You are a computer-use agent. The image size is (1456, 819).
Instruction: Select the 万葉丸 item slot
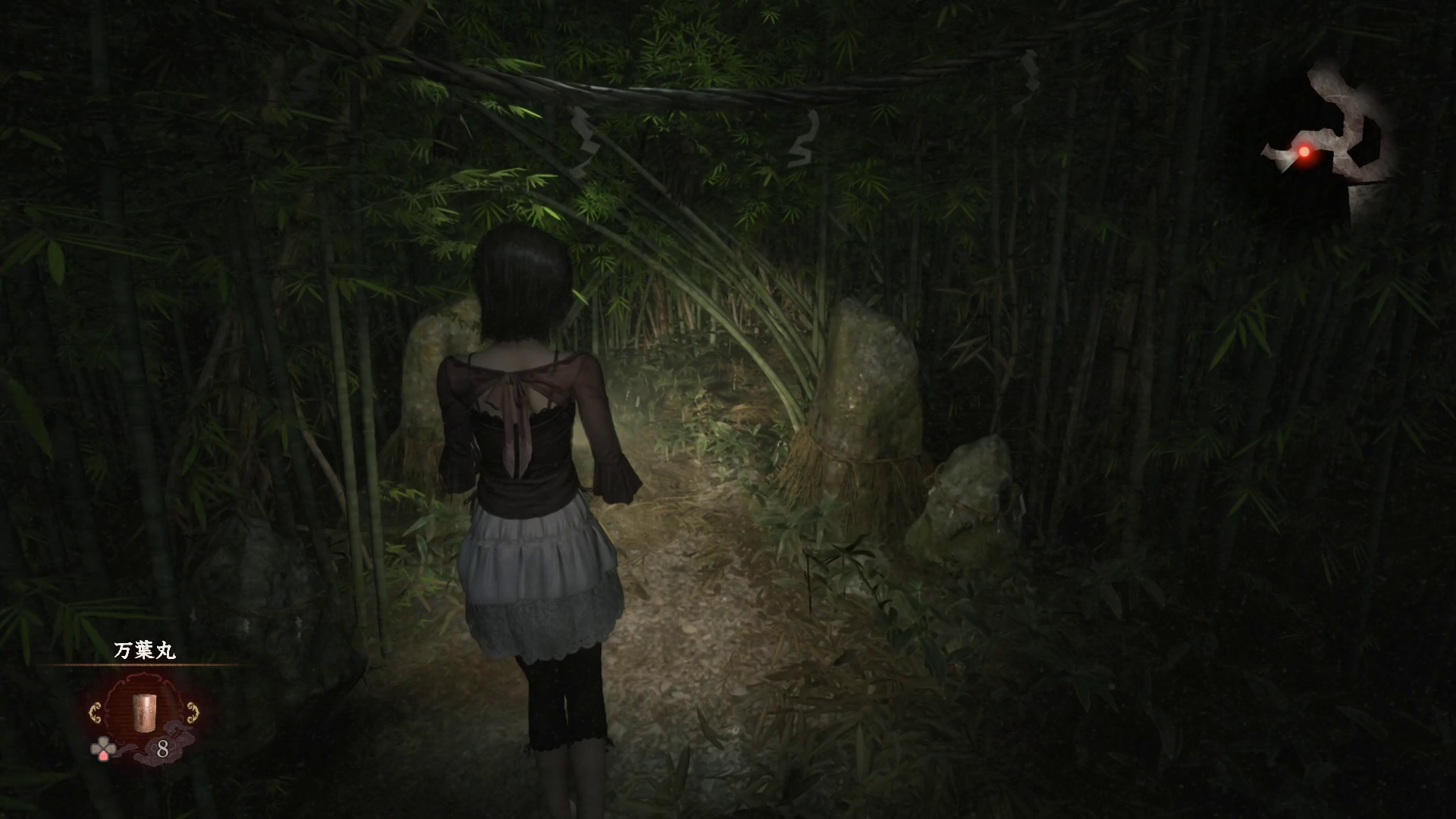143,713
